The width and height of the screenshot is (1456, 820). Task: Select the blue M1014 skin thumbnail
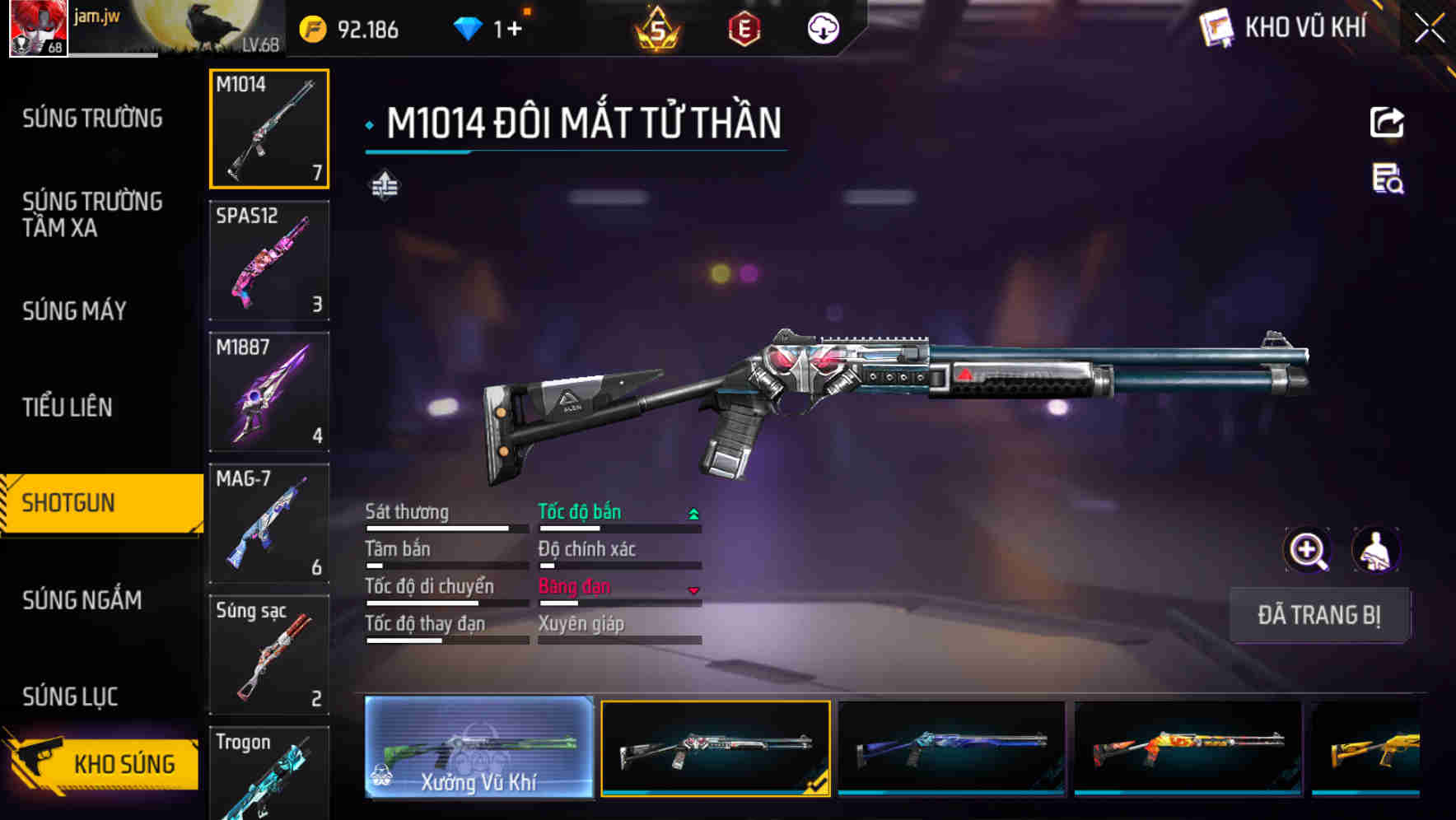tap(951, 748)
